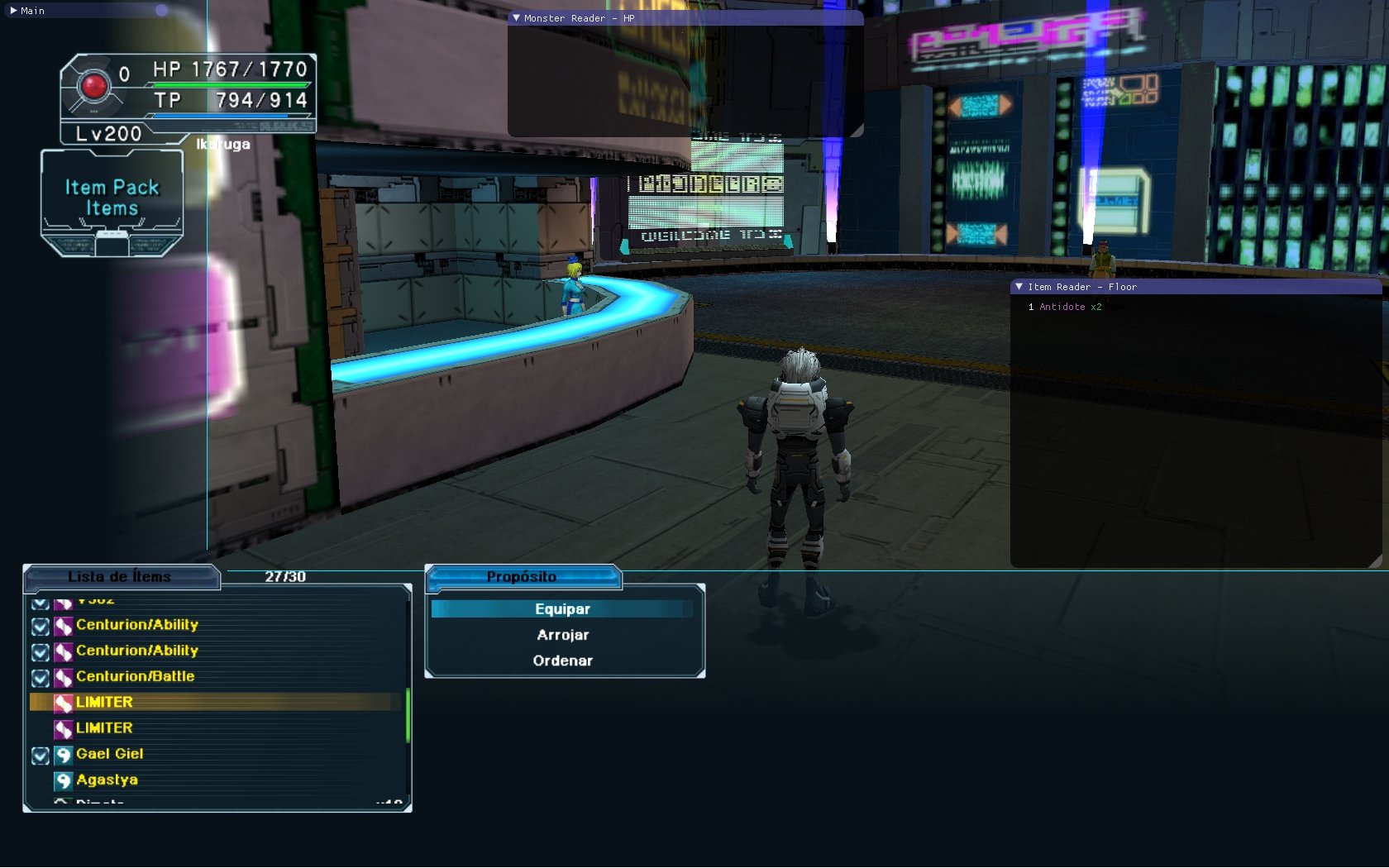
Task: Select the highlighted LIMITER row
Action: (x=104, y=702)
